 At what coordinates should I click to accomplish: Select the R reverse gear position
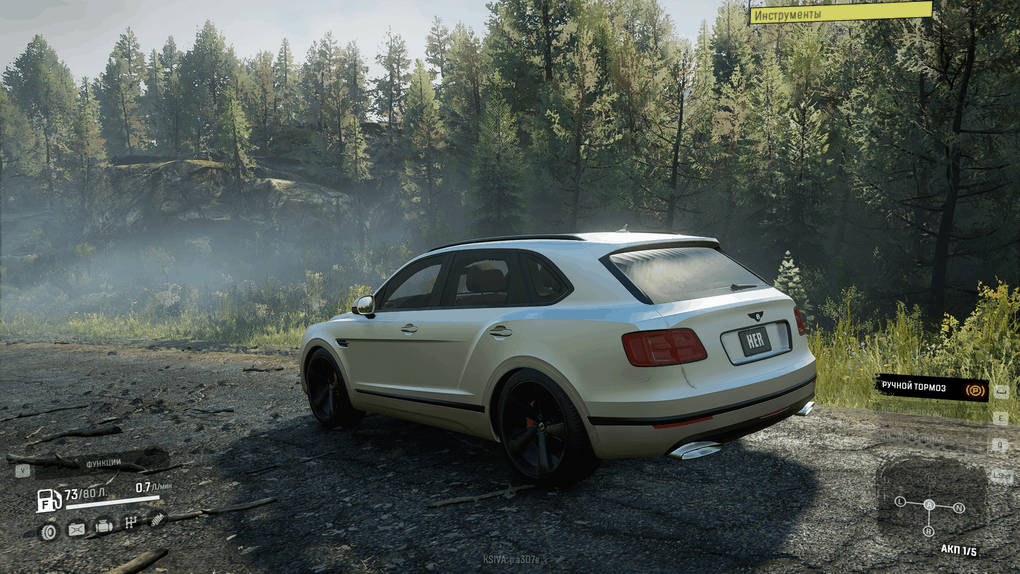929,531
